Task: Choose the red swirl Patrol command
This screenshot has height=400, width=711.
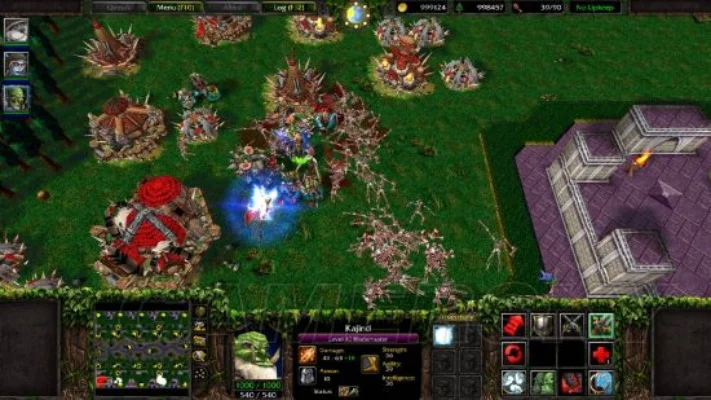Action: coord(513,353)
